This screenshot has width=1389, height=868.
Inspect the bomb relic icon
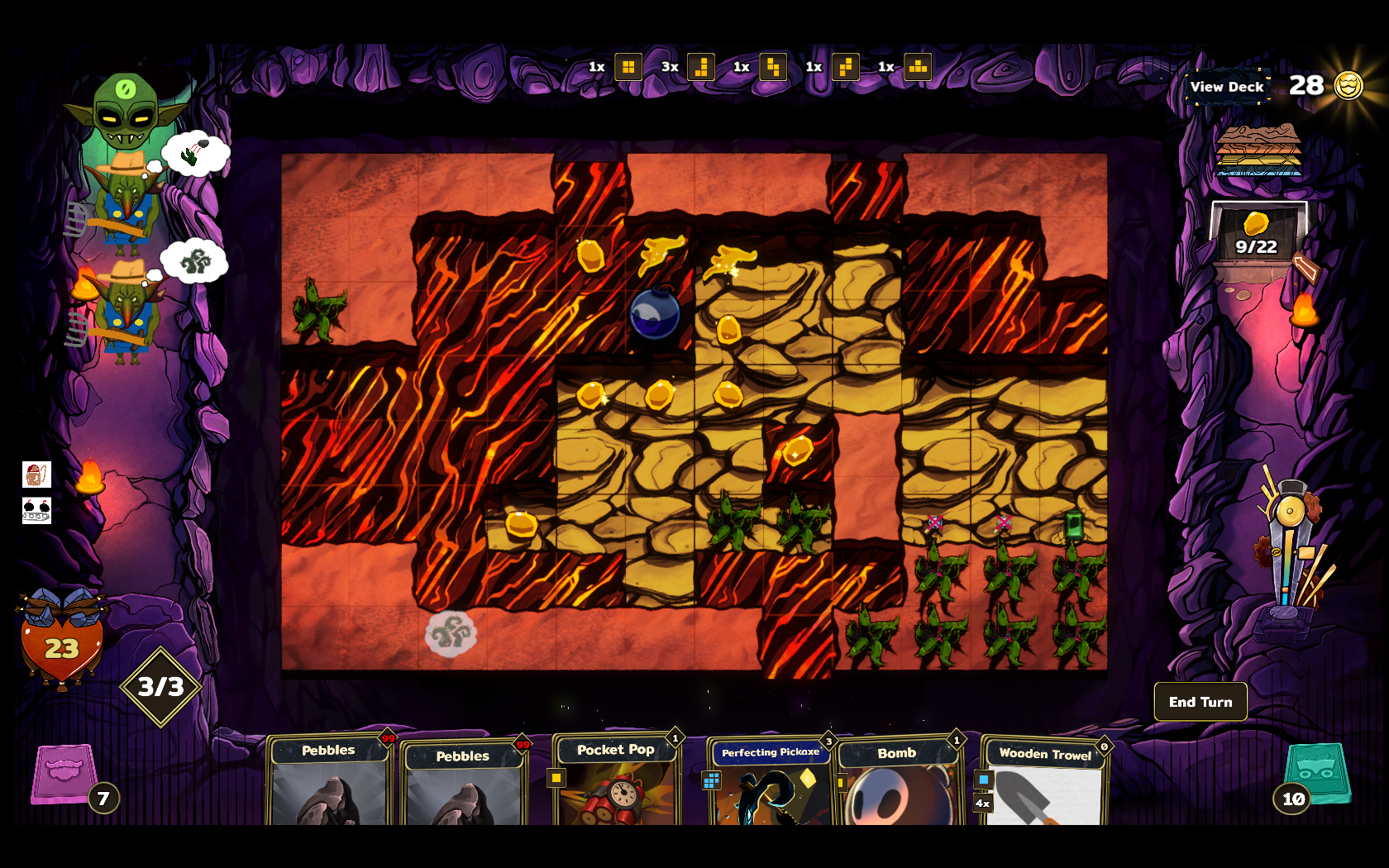click(36, 510)
